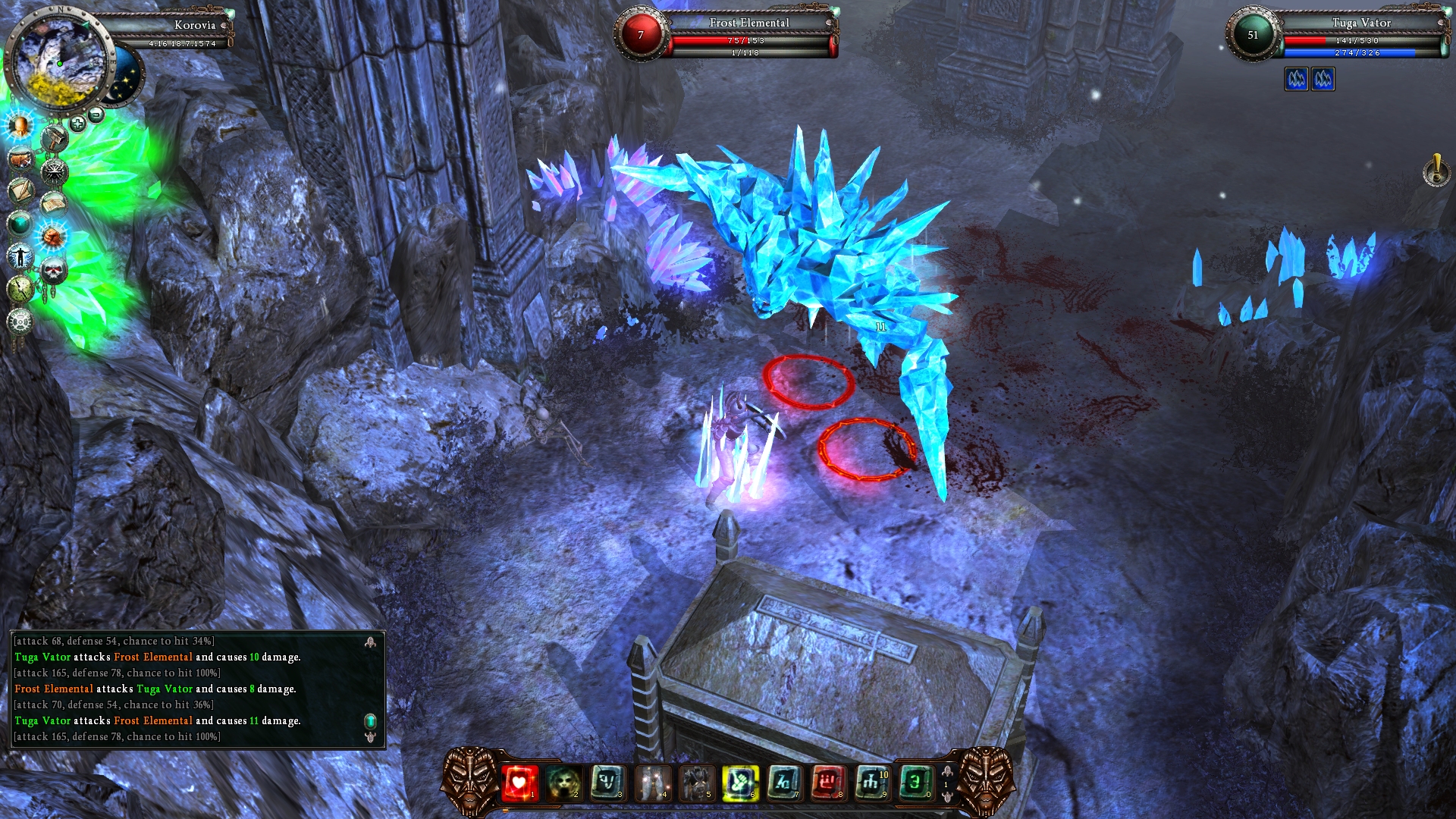The height and width of the screenshot is (819, 1456).
Task: Click the clock icon in side menu
Action: click(x=20, y=288)
